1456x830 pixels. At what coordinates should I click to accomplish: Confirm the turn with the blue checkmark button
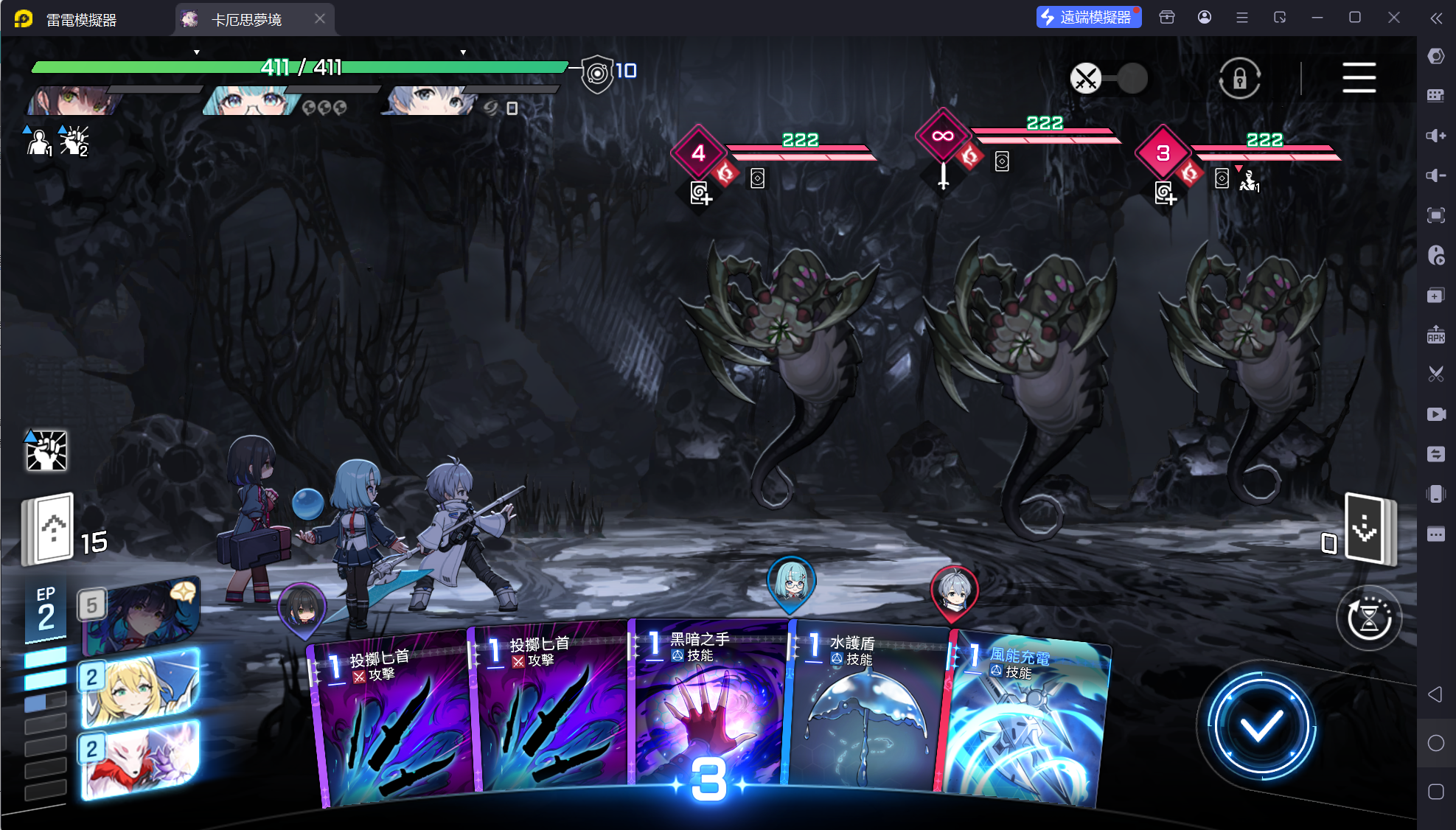(1261, 727)
